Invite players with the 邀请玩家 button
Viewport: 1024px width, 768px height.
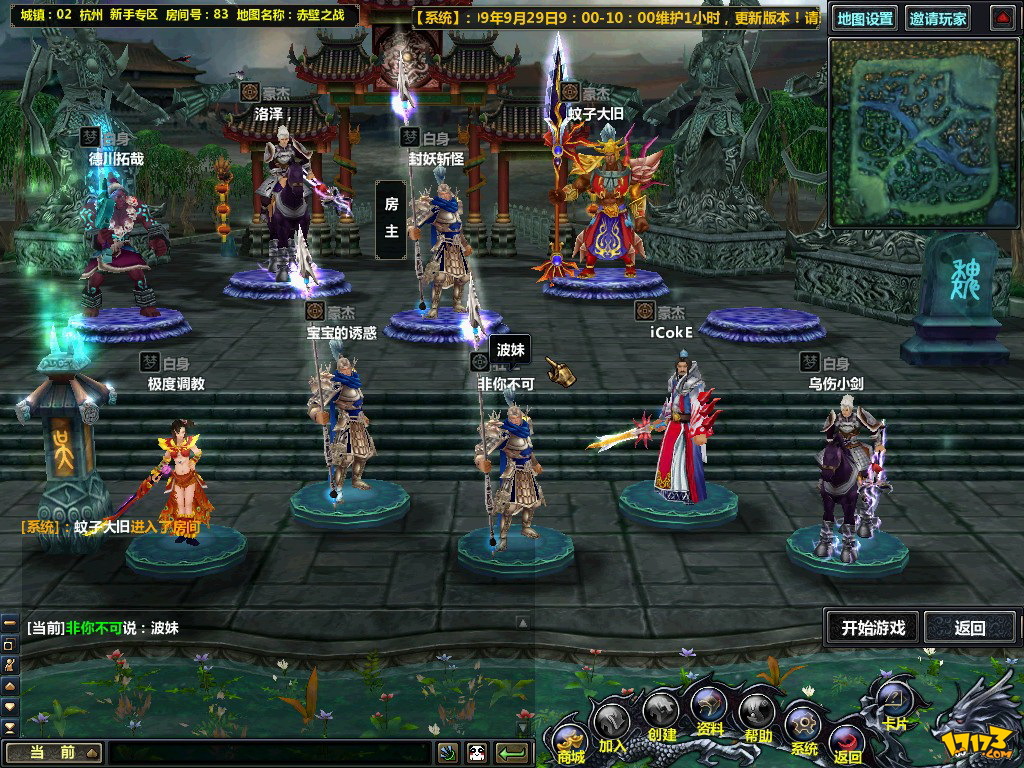pos(938,19)
